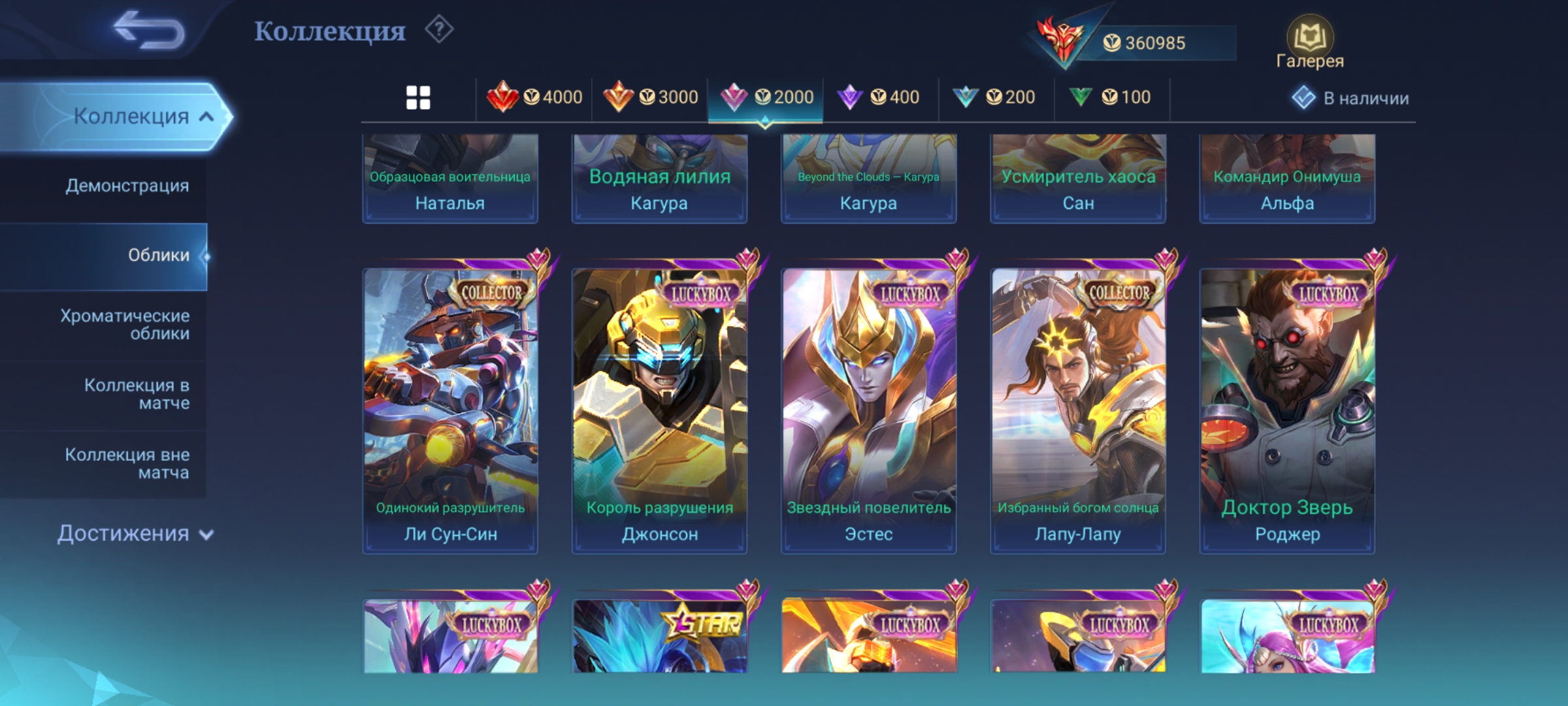This screenshot has height=706, width=1568.
Task: Open the Демонстрация menu entry
Action: 127,186
